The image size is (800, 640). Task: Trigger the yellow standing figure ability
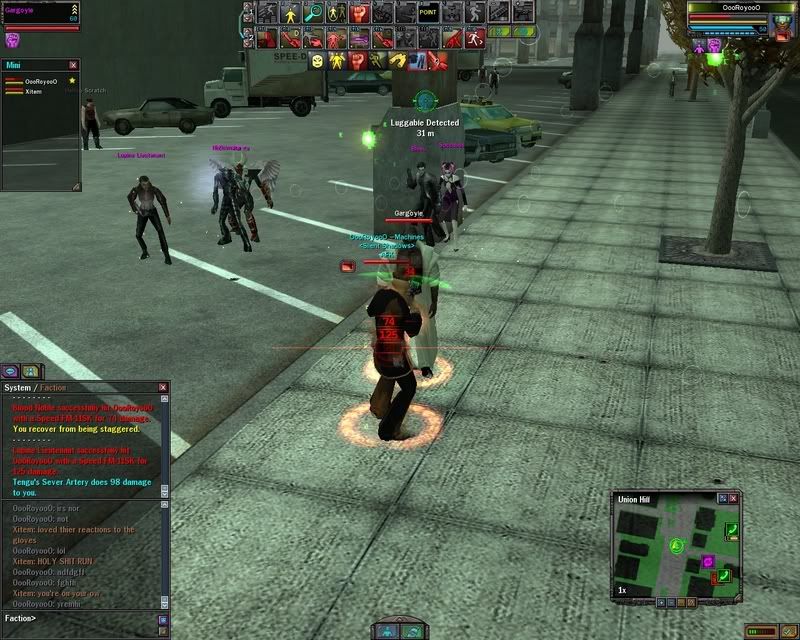point(291,13)
